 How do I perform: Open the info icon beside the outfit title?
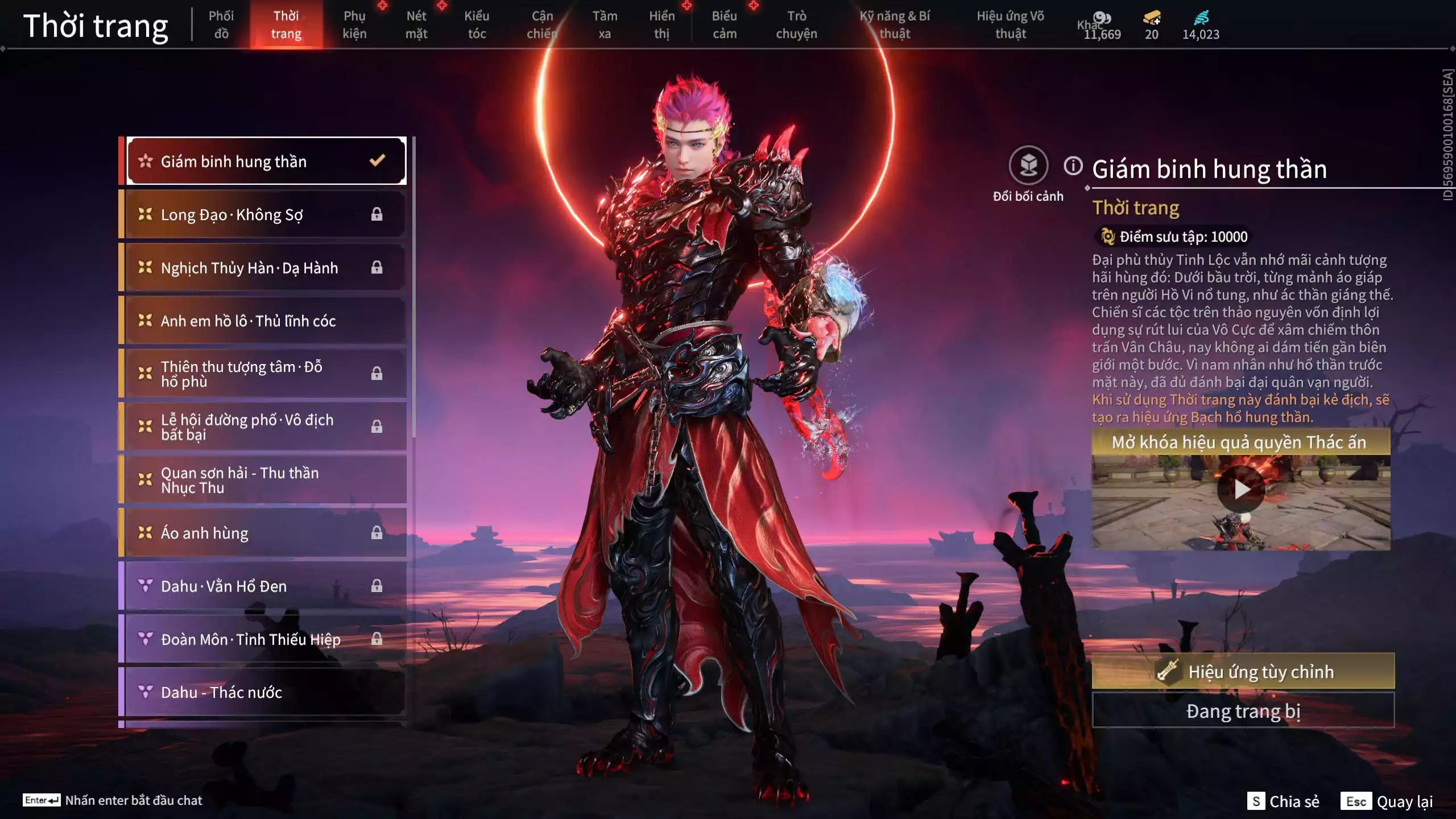click(x=1073, y=166)
